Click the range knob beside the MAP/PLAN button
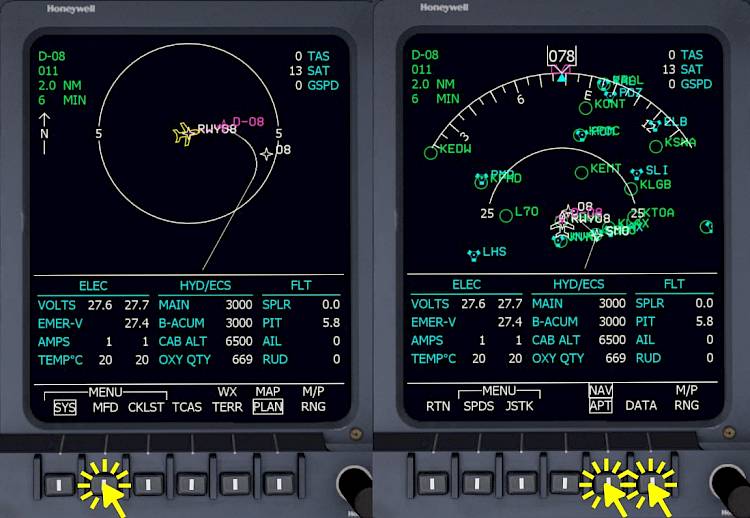Viewport: 750px width, 518px height. click(x=353, y=486)
